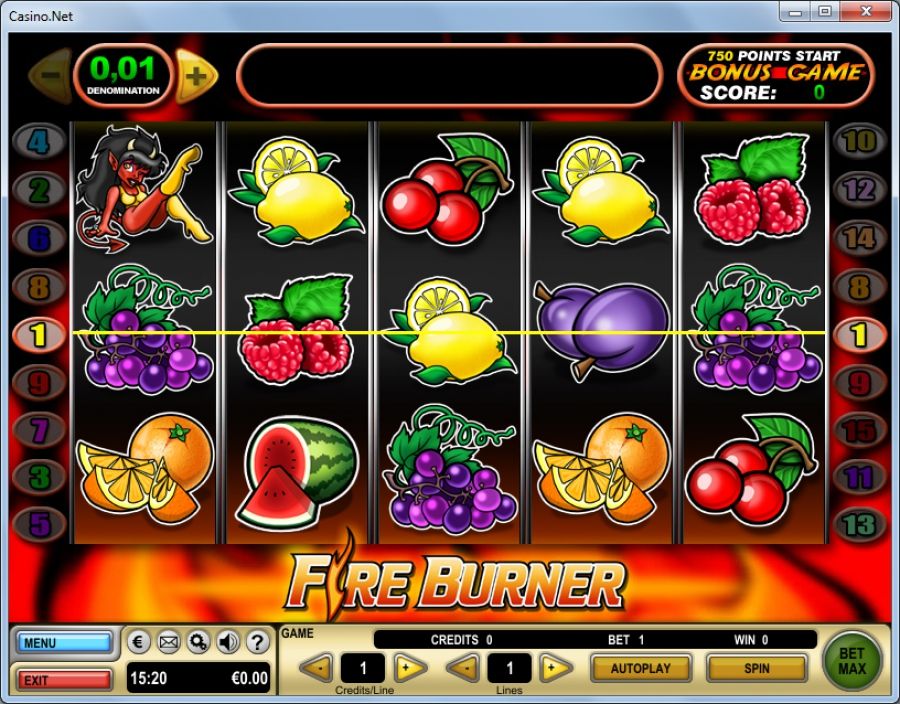Increase the number of Lines
The width and height of the screenshot is (900, 704).
(556, 667)
